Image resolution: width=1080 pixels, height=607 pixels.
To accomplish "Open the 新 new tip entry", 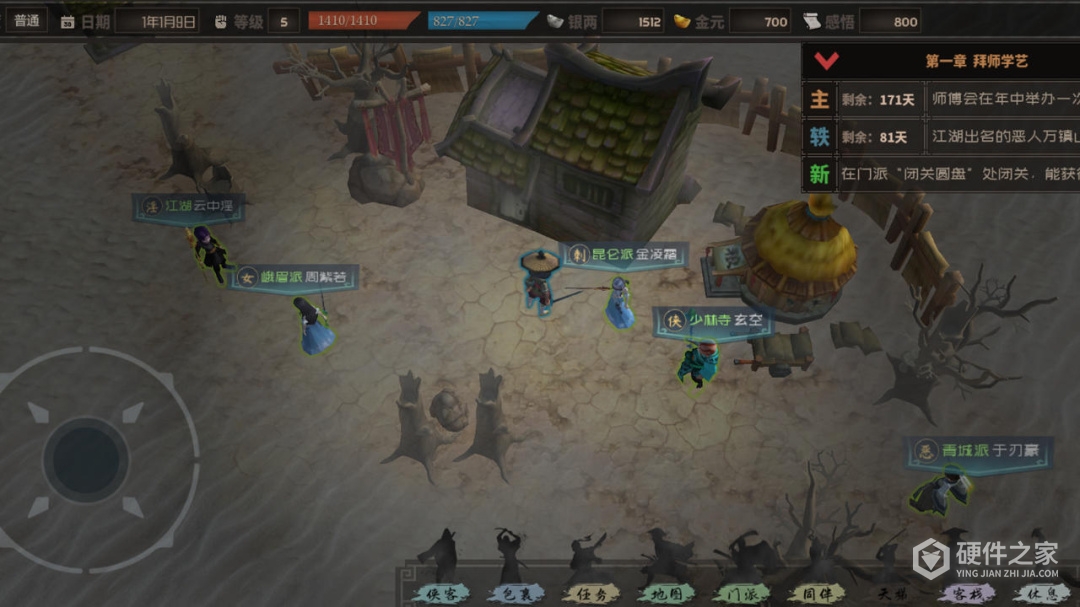I will (x=820, y=175).
